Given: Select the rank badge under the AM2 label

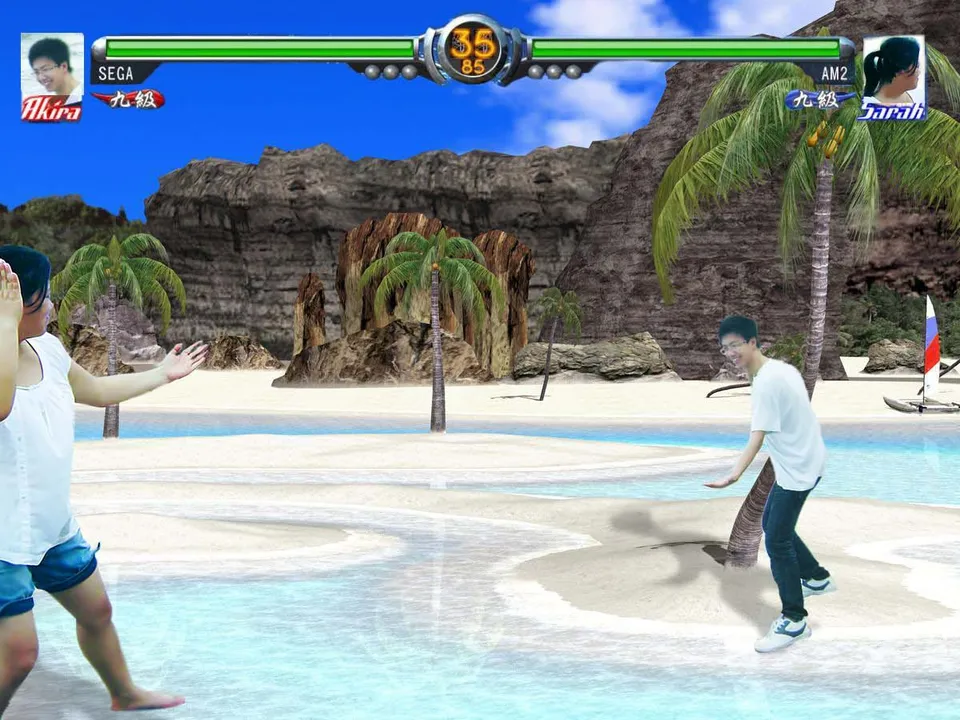Looking at the screenshot, I should coord(819,99).
